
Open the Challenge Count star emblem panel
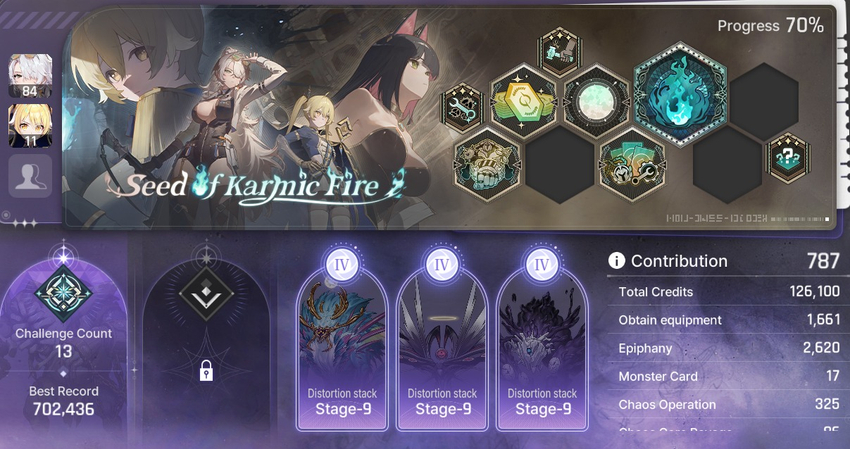[x=63, y=300]
